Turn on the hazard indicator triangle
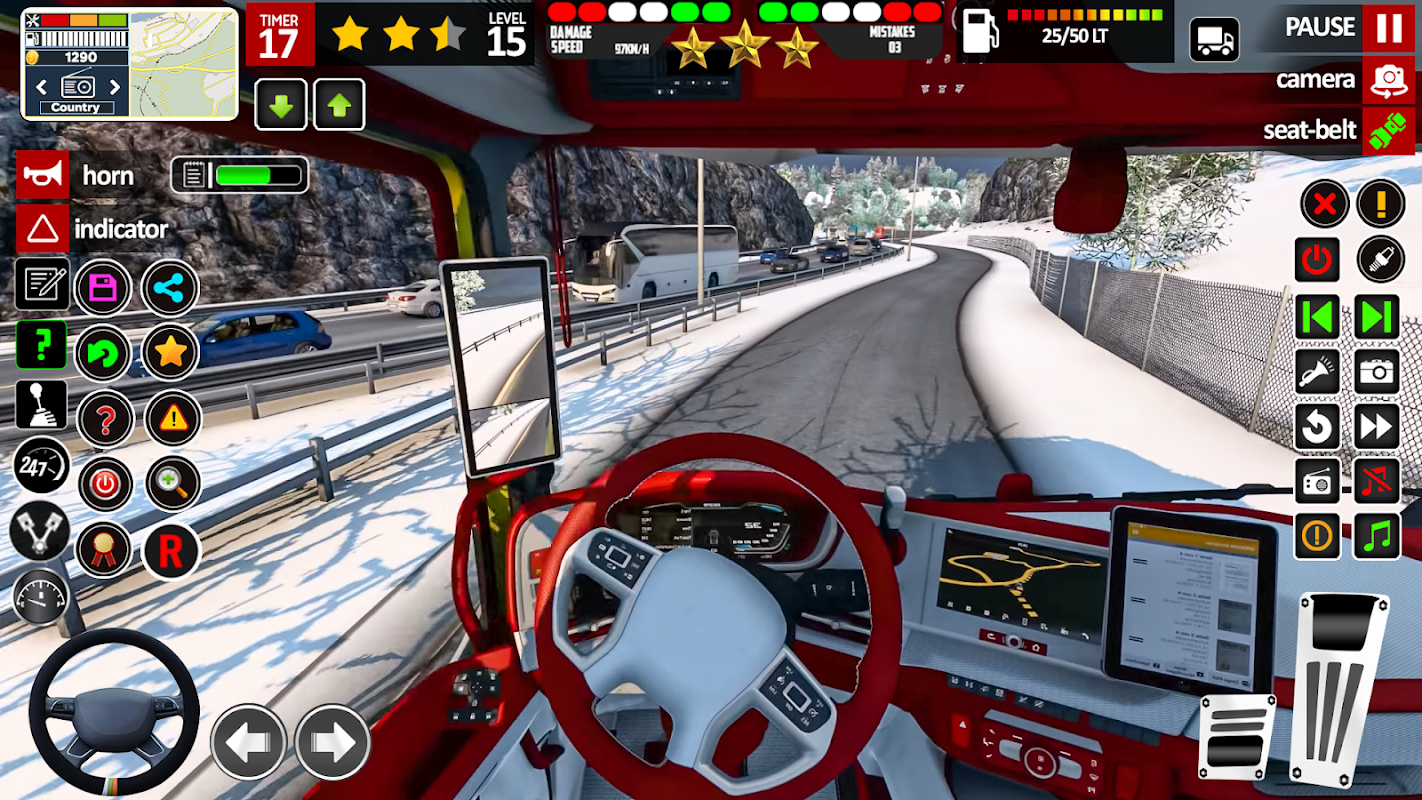Viewport: 1422px width, 800px height. coord(43,230)
